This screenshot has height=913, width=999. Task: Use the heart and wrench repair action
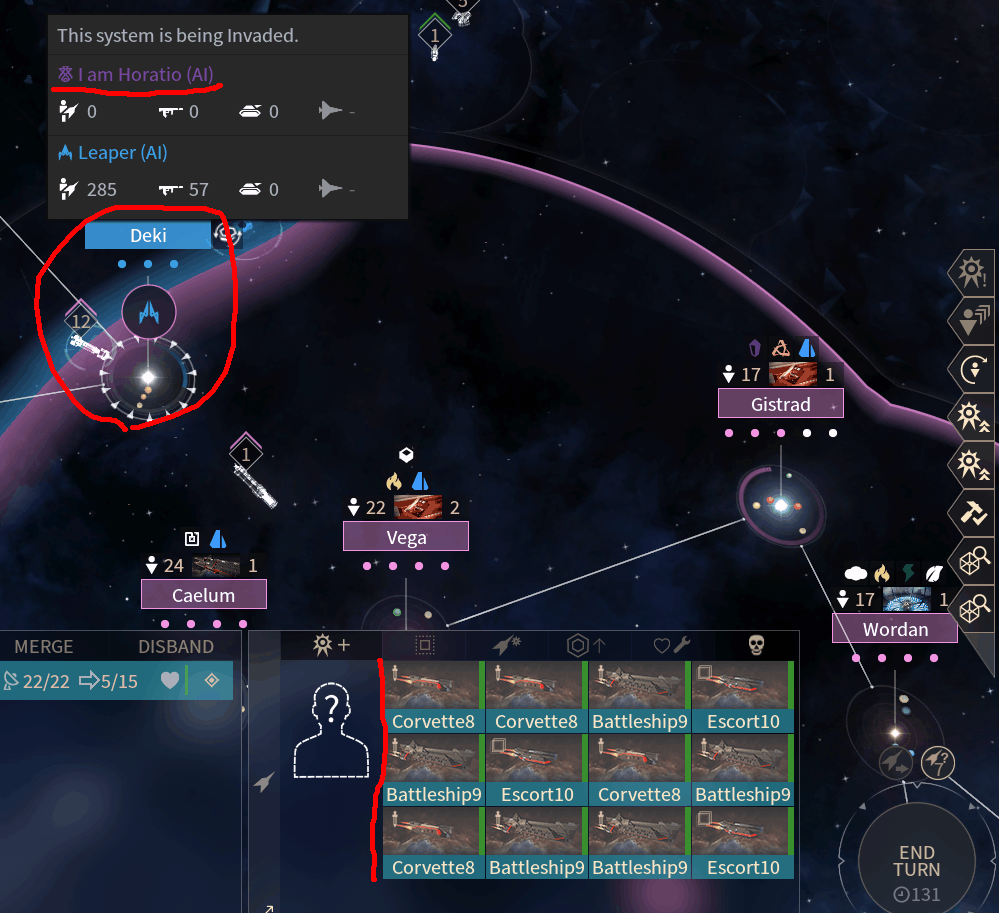pyautogui.click(x=671, y=645)
